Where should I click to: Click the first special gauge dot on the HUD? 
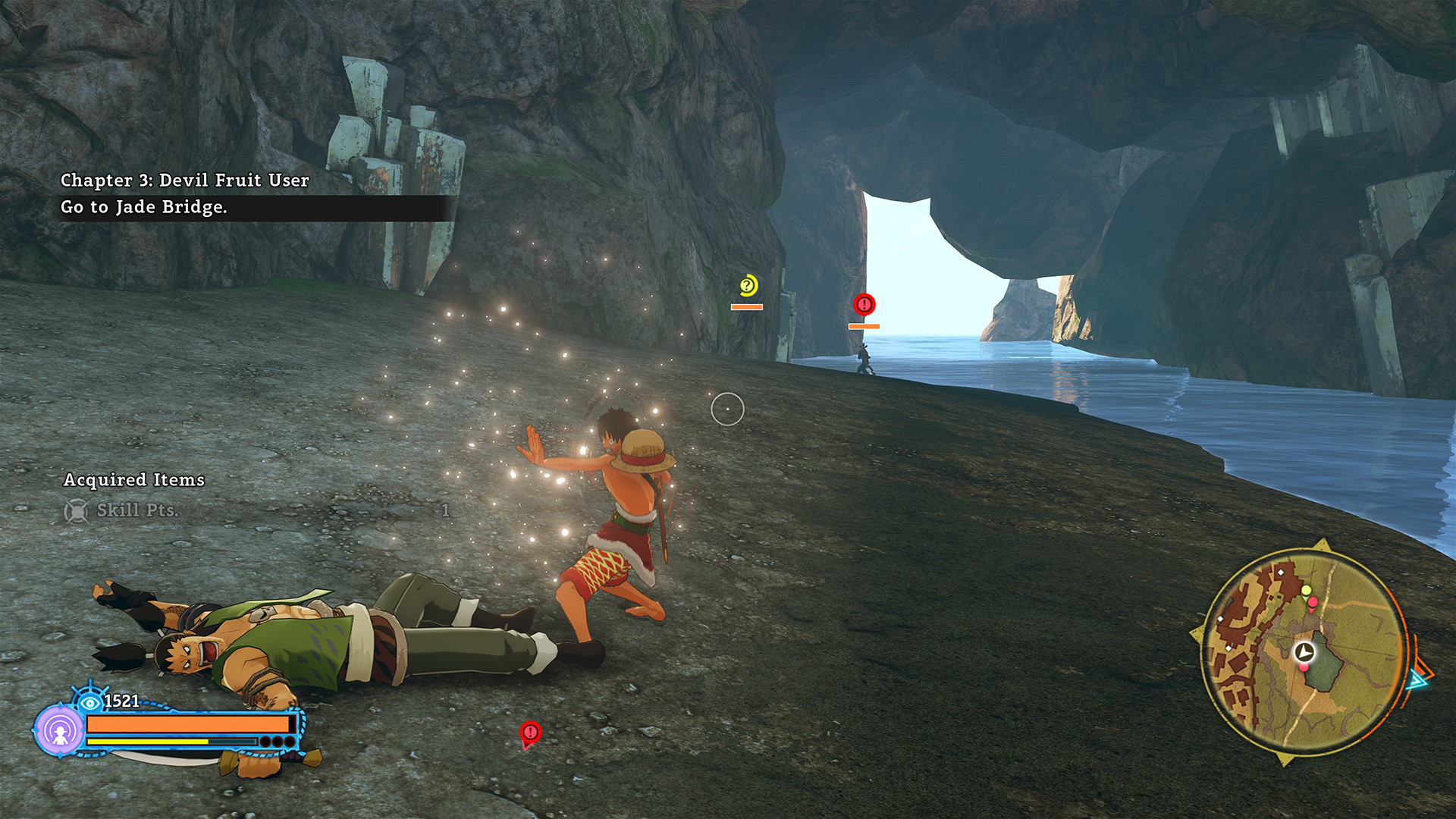click(265, 742)
